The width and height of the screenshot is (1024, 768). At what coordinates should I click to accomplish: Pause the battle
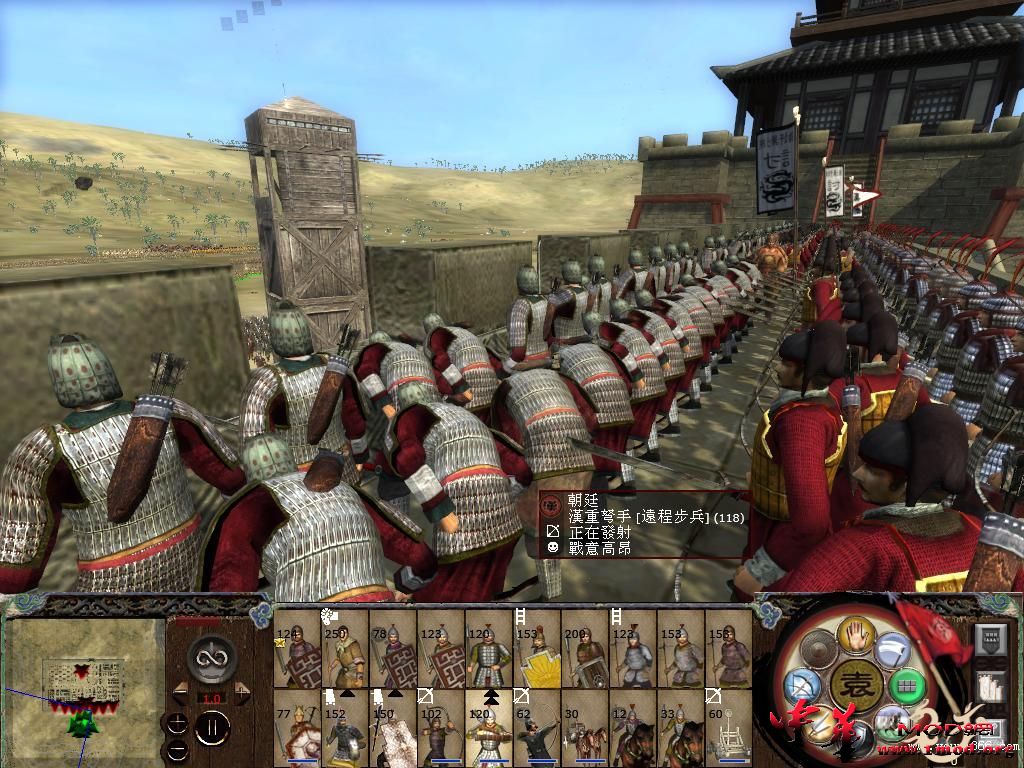coord(211,727)
